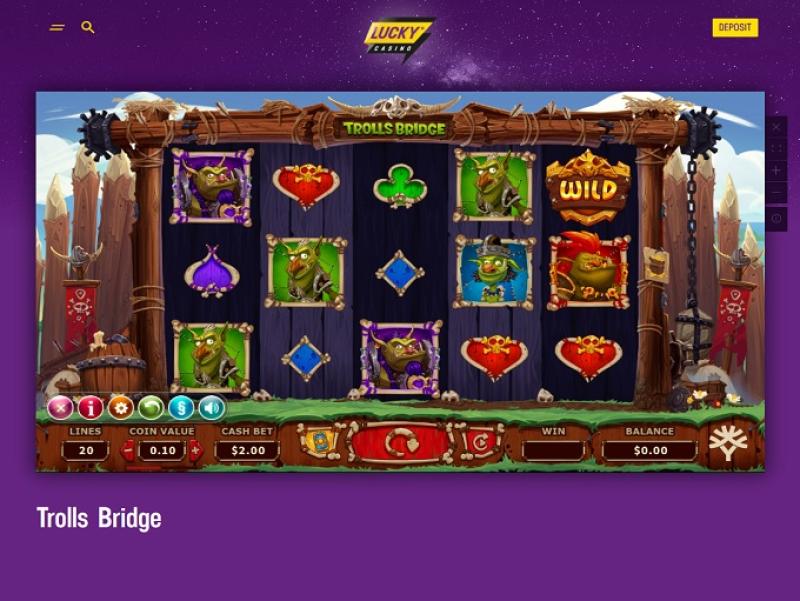Open the orange gear settings
This screenshot has width=800, height=601.
pos(121,407)
